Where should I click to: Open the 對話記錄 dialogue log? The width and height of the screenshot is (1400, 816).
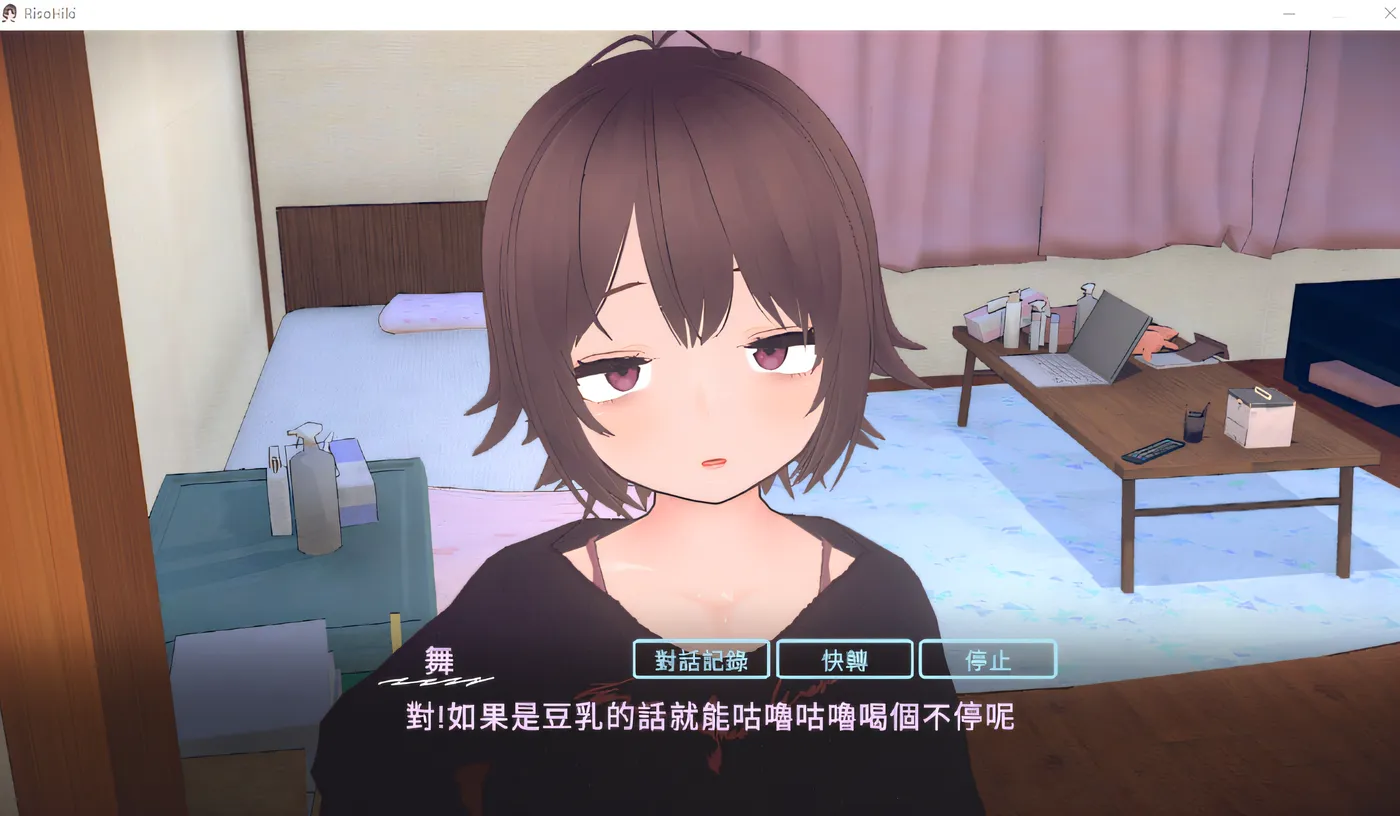tap(701, 659)
